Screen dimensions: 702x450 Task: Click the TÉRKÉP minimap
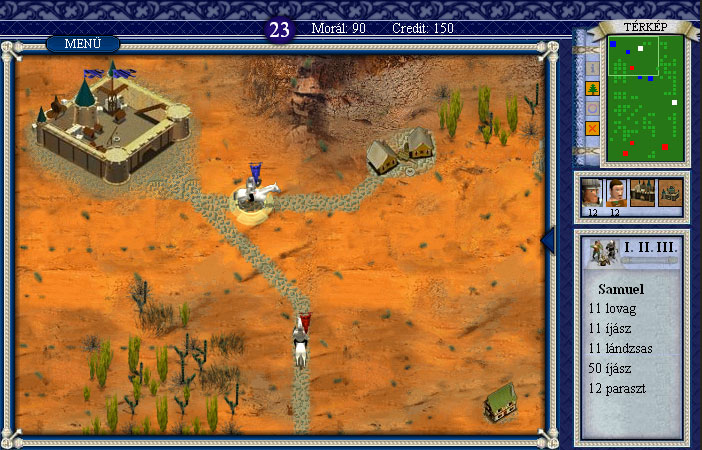[x=646, y=98]
